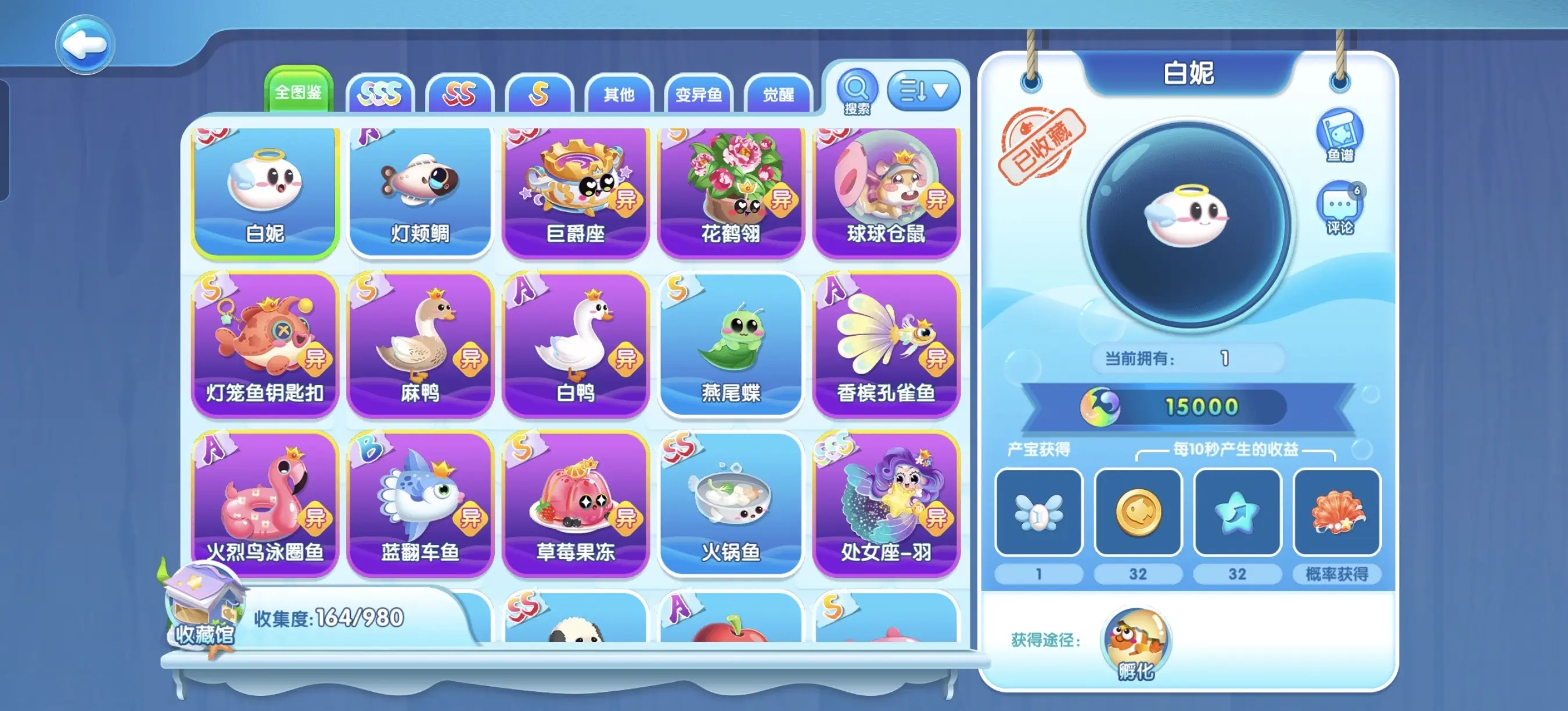1568x711 pixels.
Task: Open the sort order dropdown
Action: [923, 91]
